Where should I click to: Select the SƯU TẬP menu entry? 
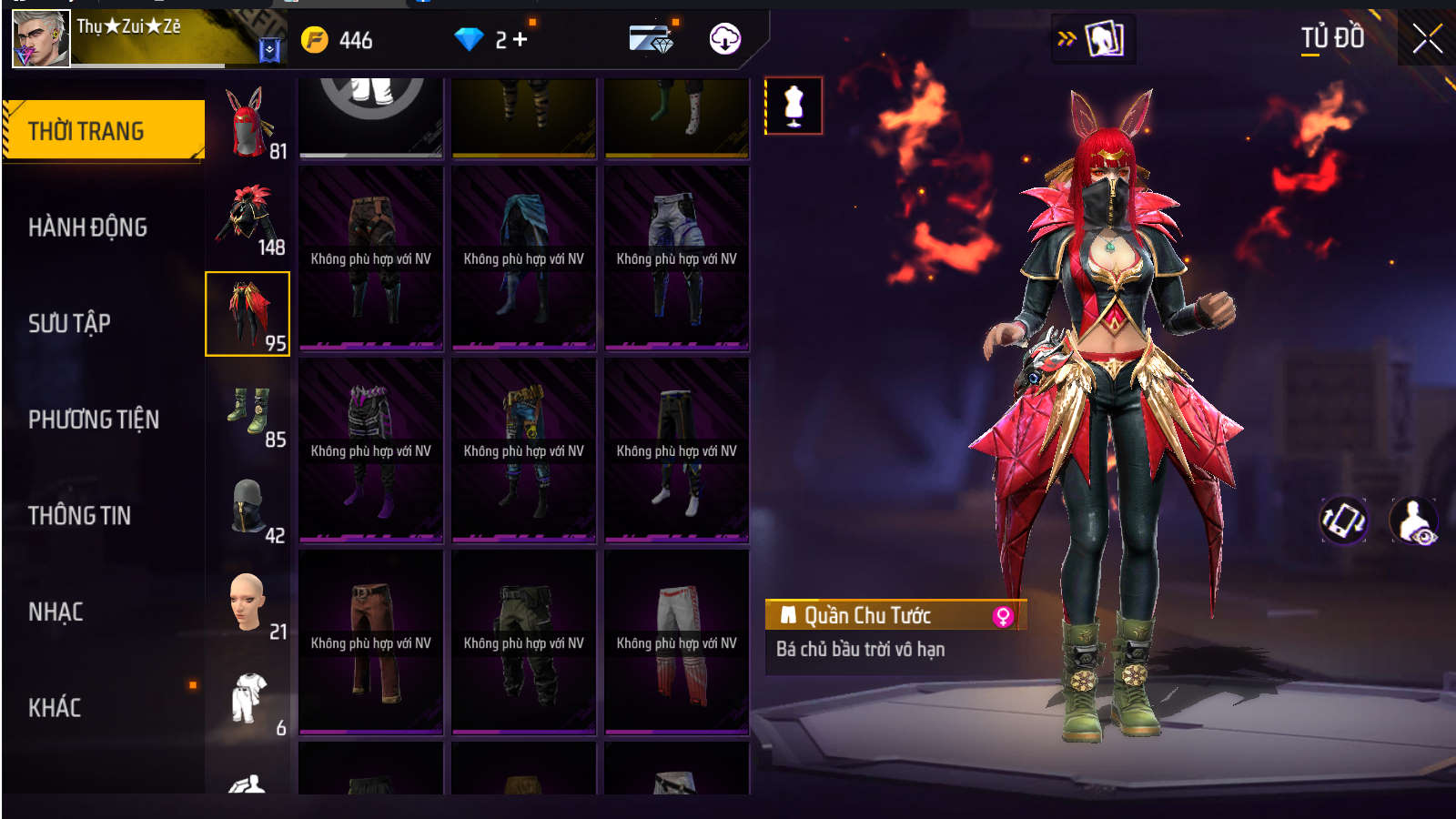[x=69, y=323]
